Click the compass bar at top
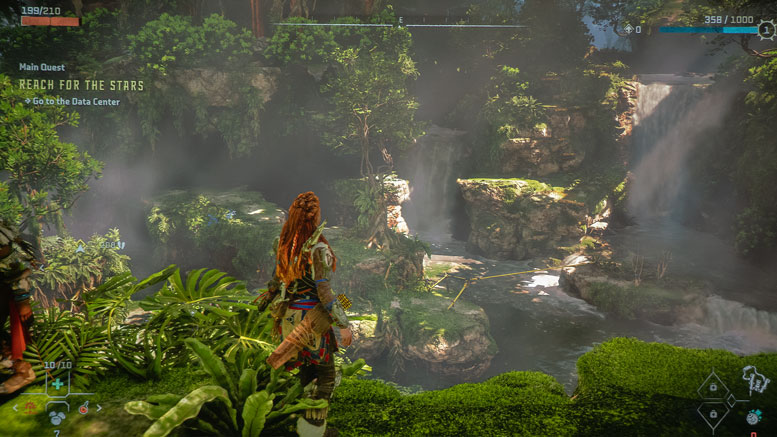777x437 pixels. (400, 24)
